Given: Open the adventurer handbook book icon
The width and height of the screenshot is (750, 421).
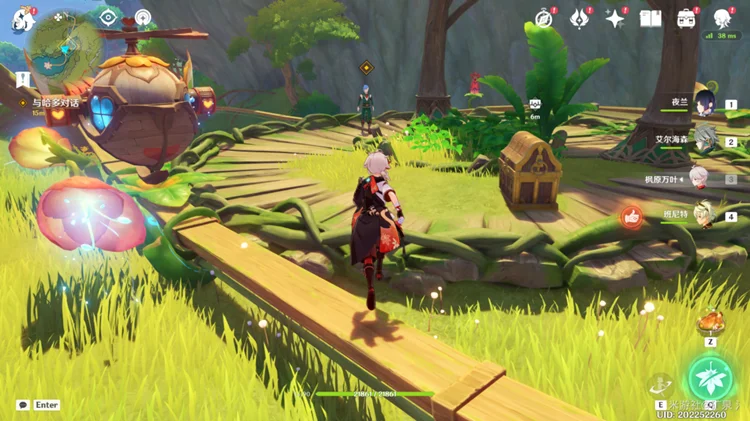Looking at the screenshot, I should click(651, 18).
